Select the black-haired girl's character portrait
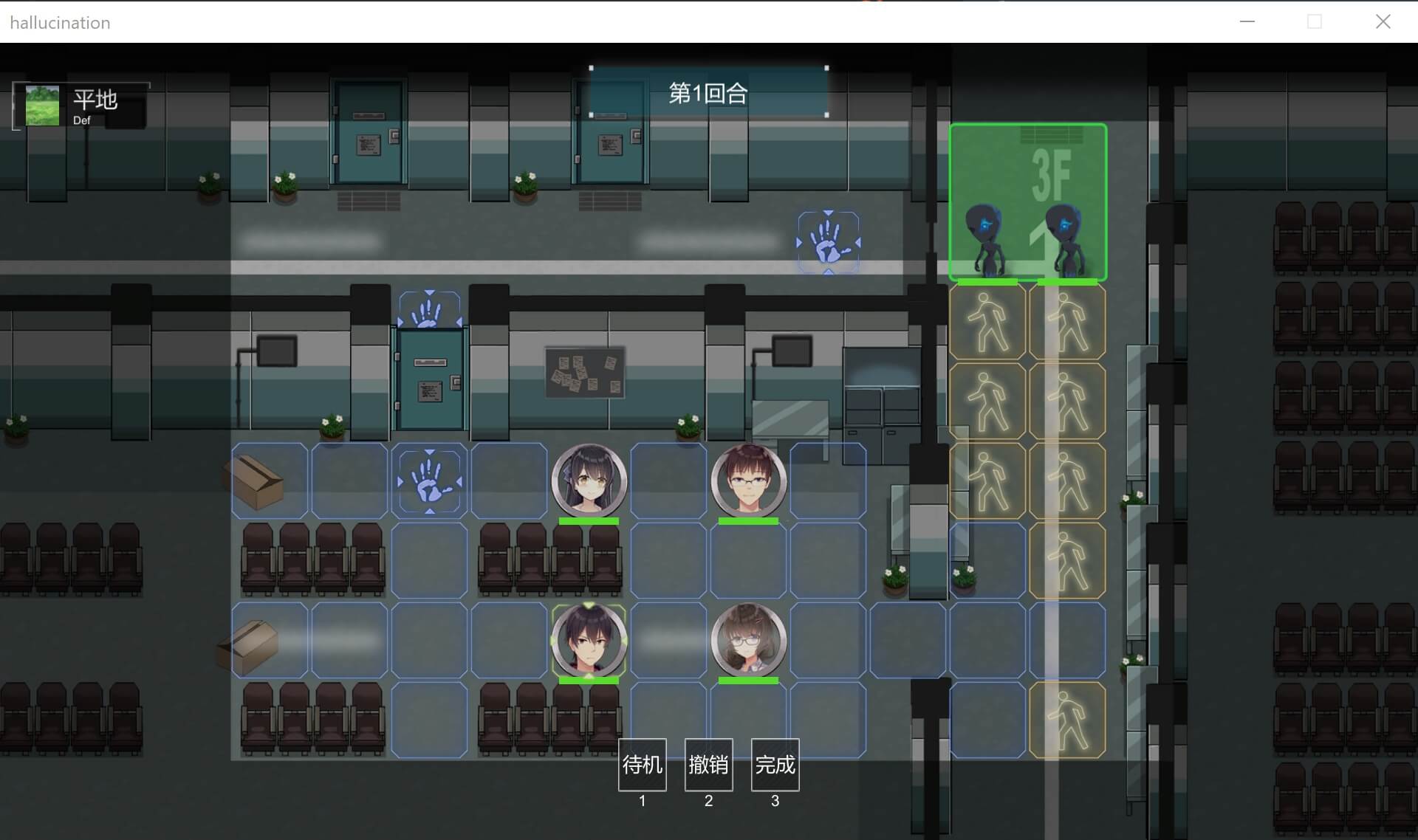 pyautogui.click(x=589, y=480)
